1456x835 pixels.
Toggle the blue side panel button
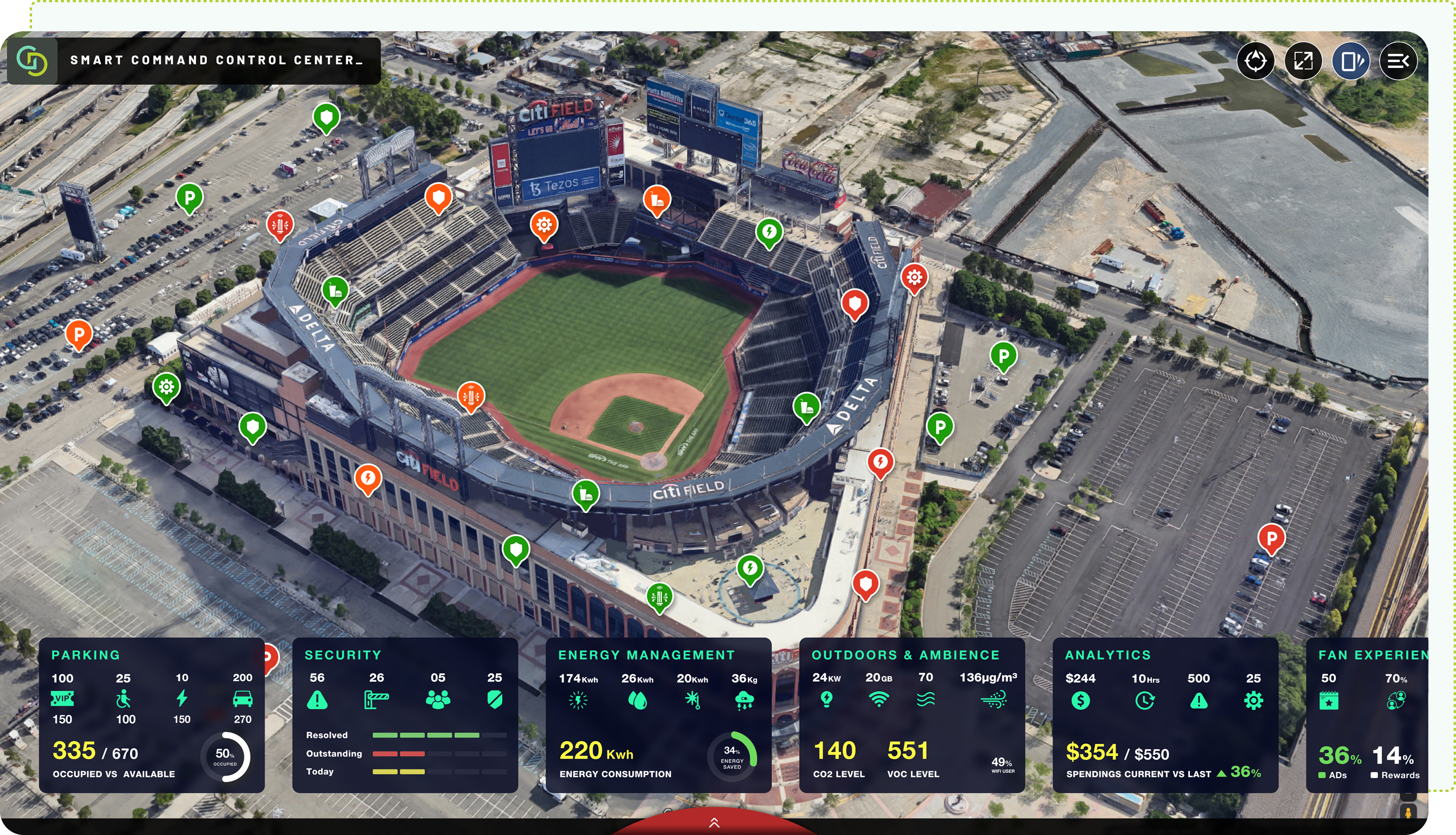tap(1350, 61)
